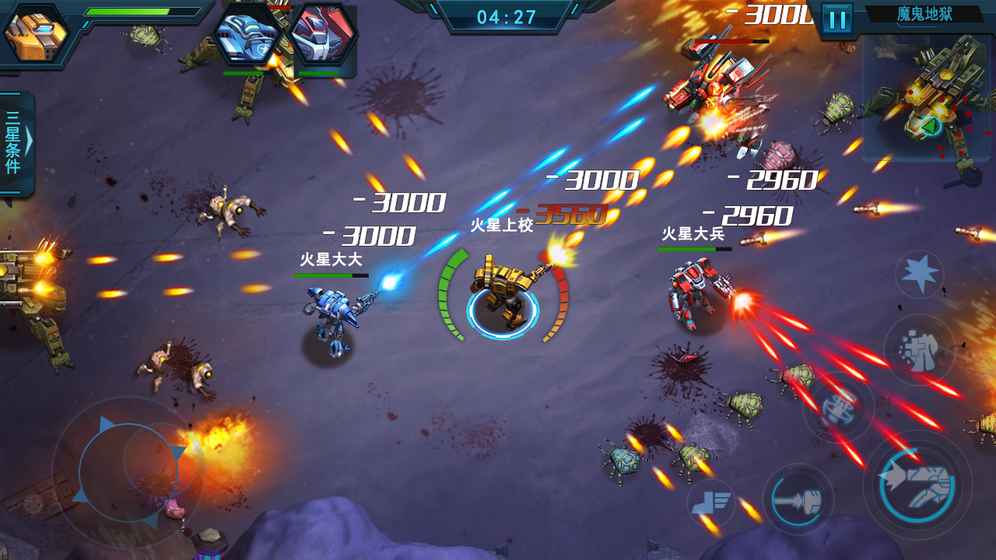The image size is (996, 560).
Task: Tap the winged dash skill icon
Action: pos(714,500)
